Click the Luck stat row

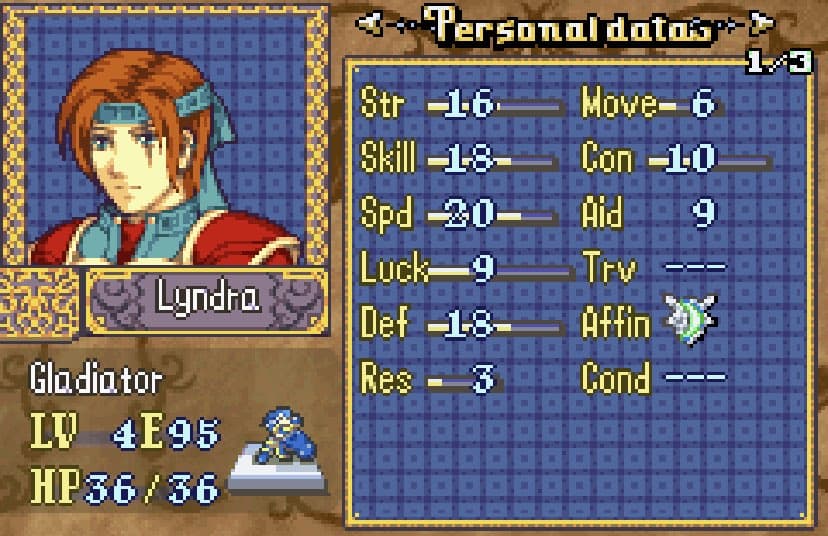[x=460, y=268]
